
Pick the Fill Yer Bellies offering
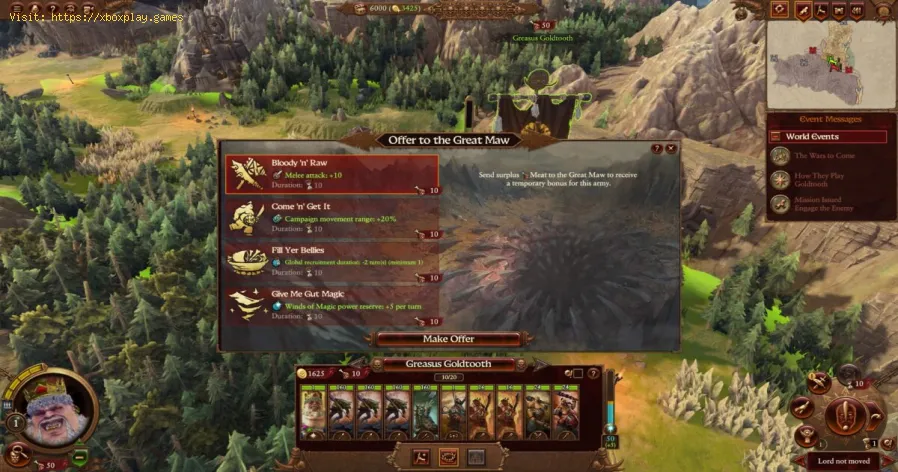[330, 260]
